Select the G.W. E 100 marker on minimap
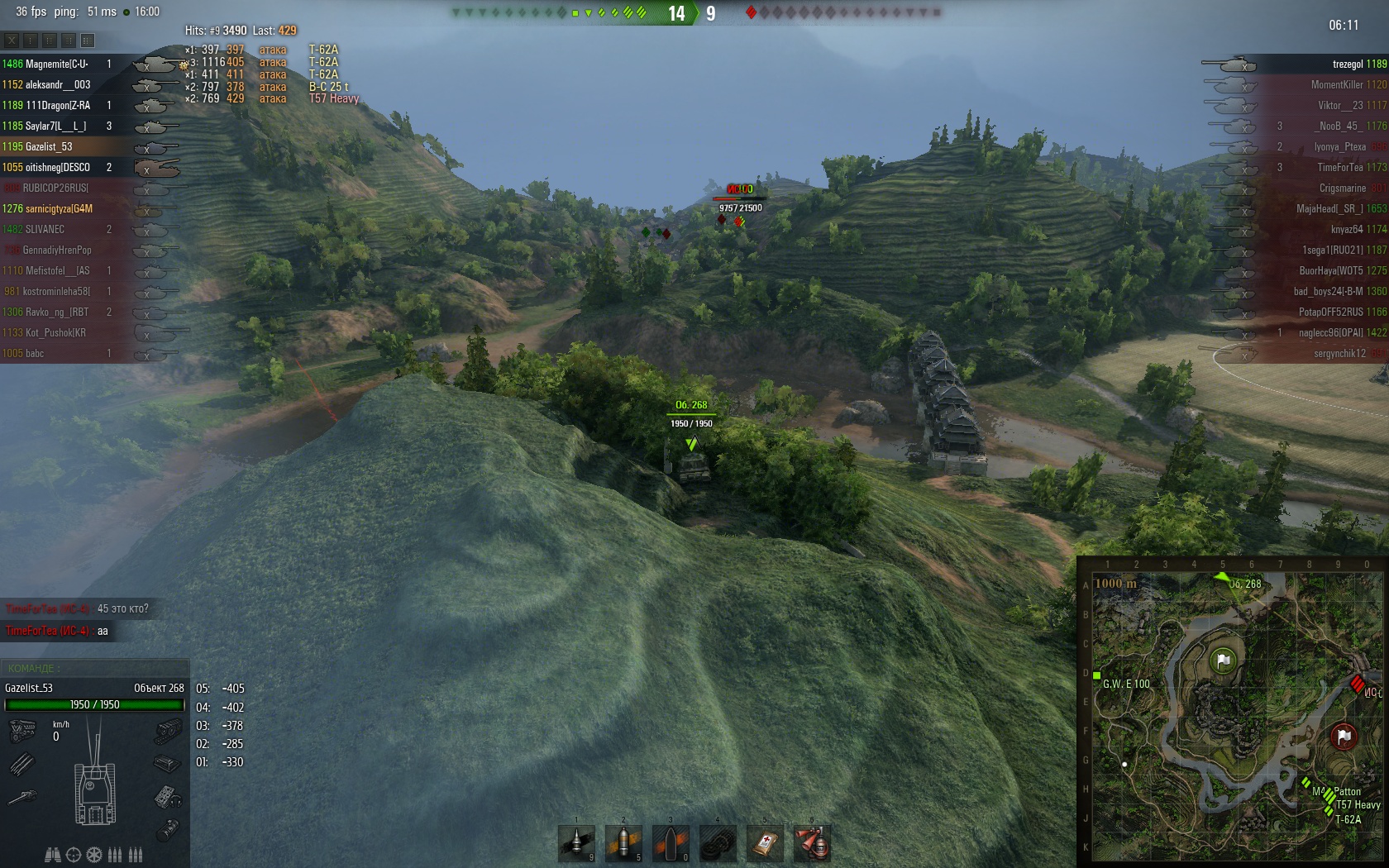Image resolution: width=1389 pixels, height=868 pixels. click(1097, 675)
